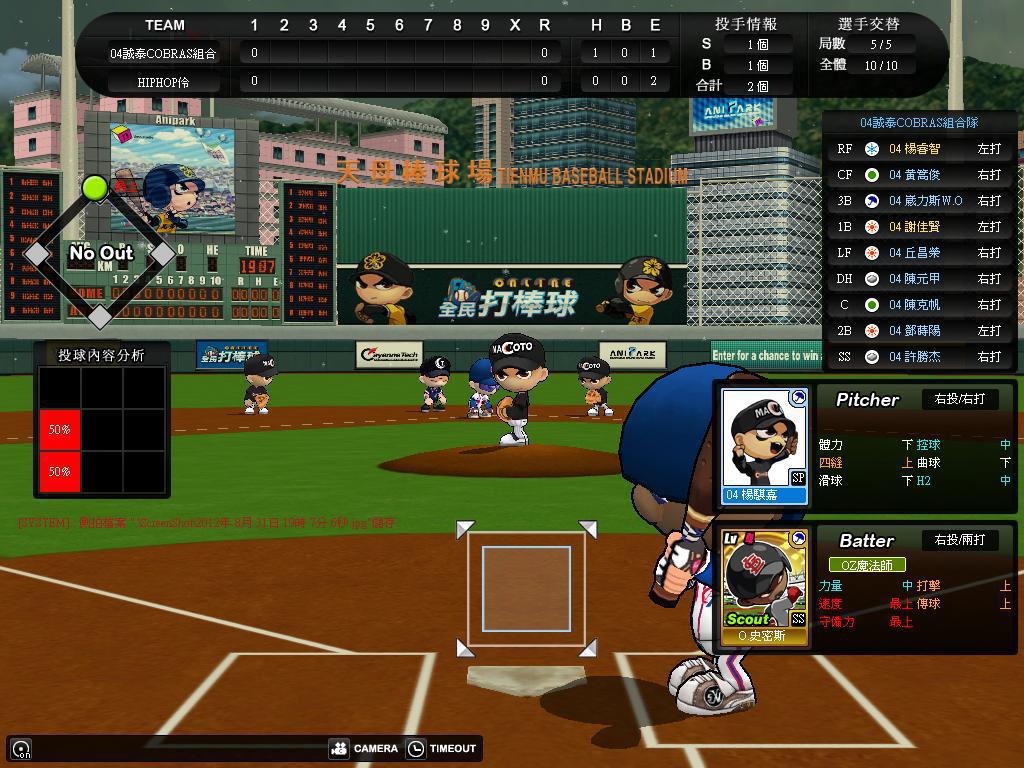Select the 3B player row in lineup

click(x=920, y=201)
